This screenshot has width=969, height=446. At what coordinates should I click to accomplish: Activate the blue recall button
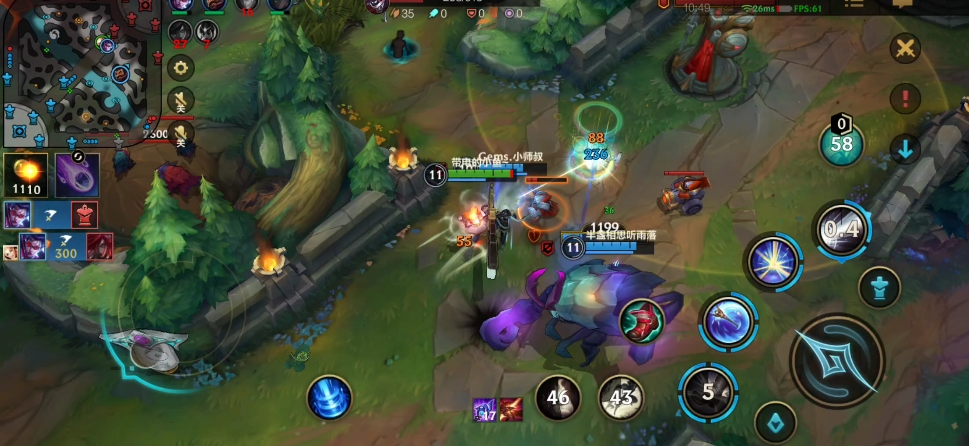click(328, 398)
